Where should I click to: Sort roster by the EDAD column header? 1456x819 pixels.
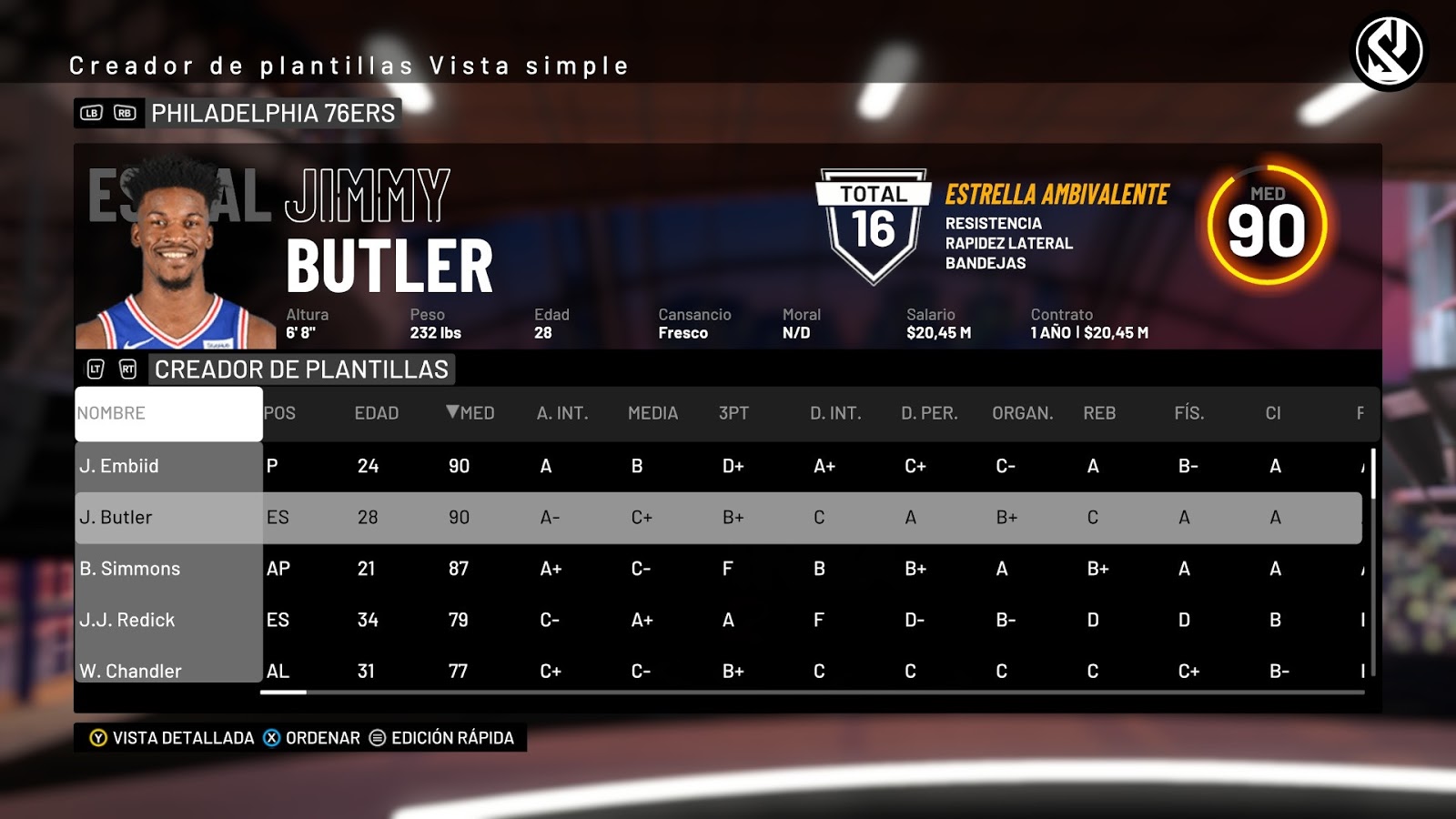click(376, 412)
